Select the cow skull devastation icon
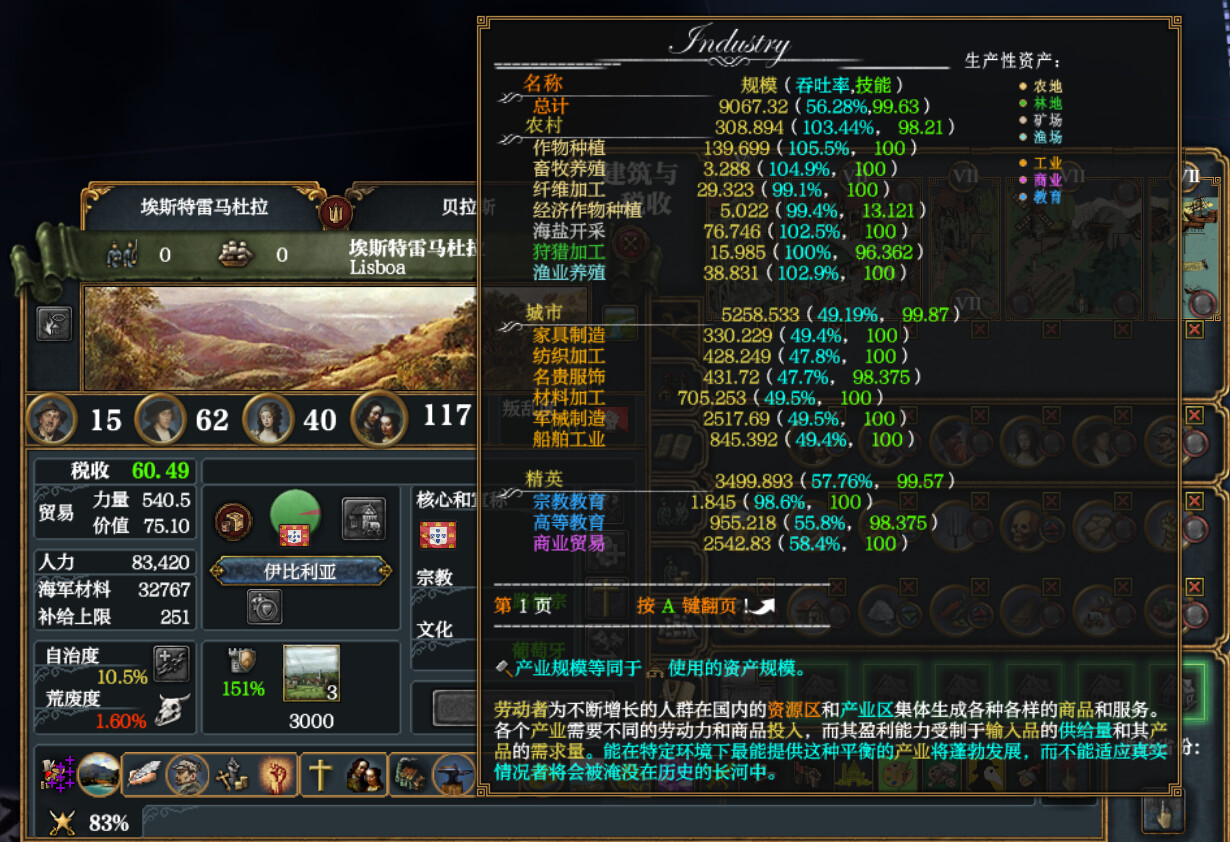The width and height of the screenshot is (1230, 842). pyautogui.click(x=172, y=710)
